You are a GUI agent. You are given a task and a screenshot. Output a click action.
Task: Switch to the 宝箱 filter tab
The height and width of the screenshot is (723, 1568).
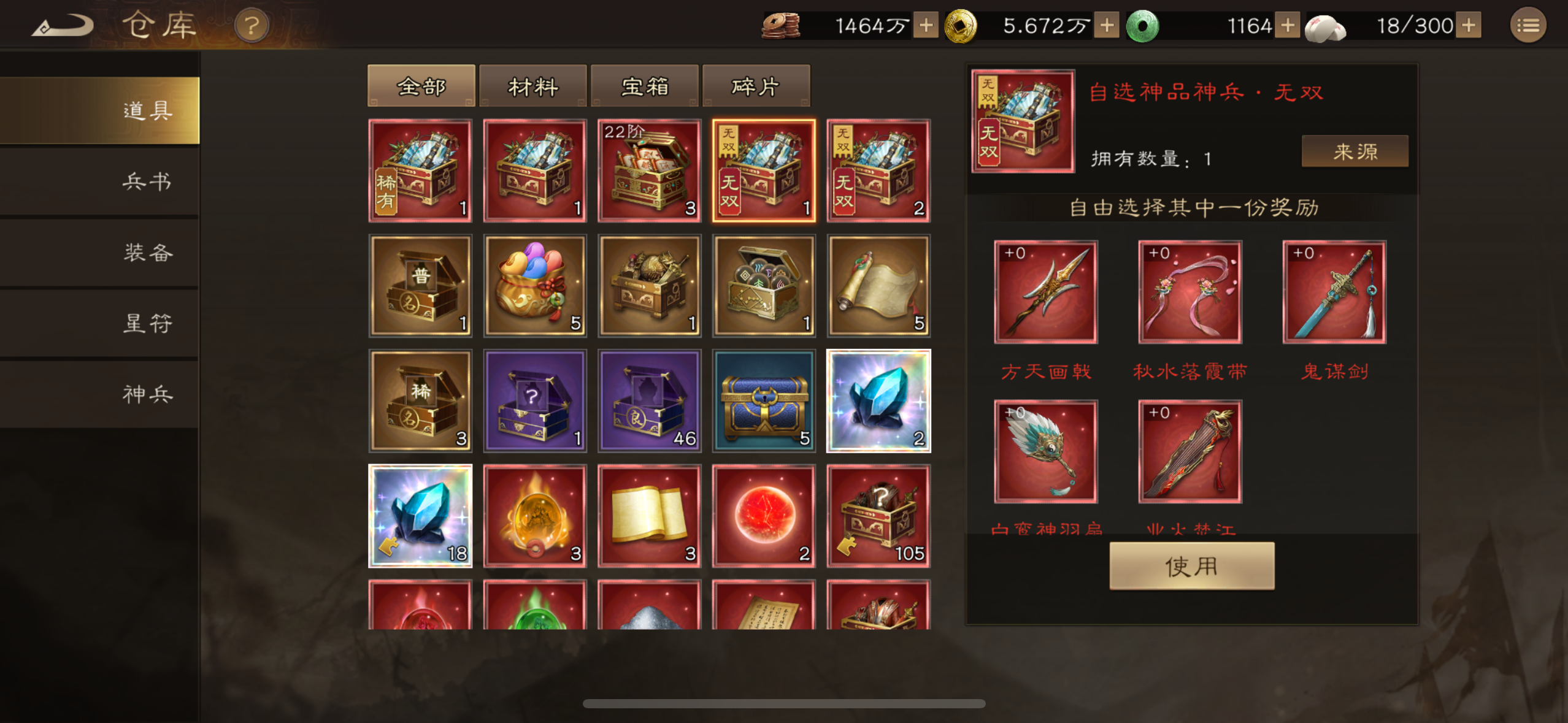(644, 86)
